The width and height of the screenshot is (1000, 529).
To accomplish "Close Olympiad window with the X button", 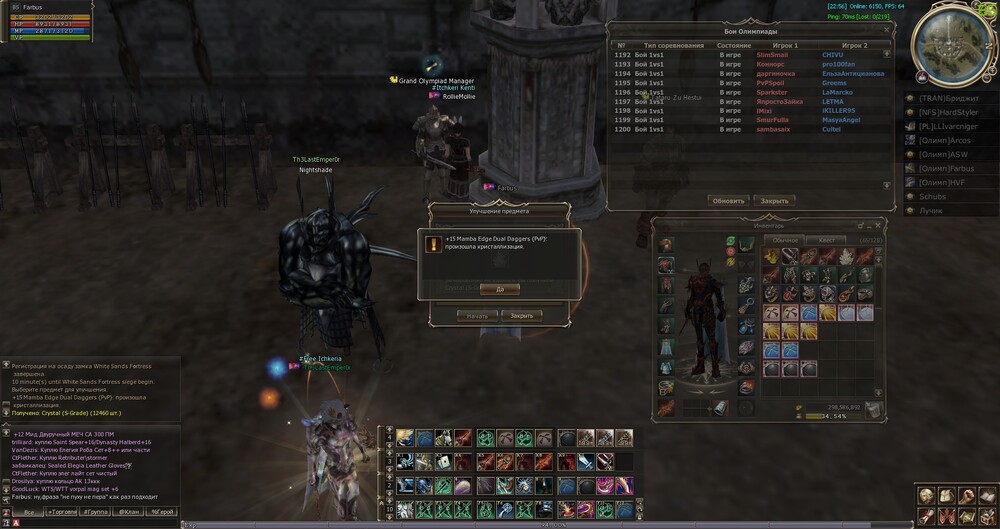I will [x=886, y=31].
